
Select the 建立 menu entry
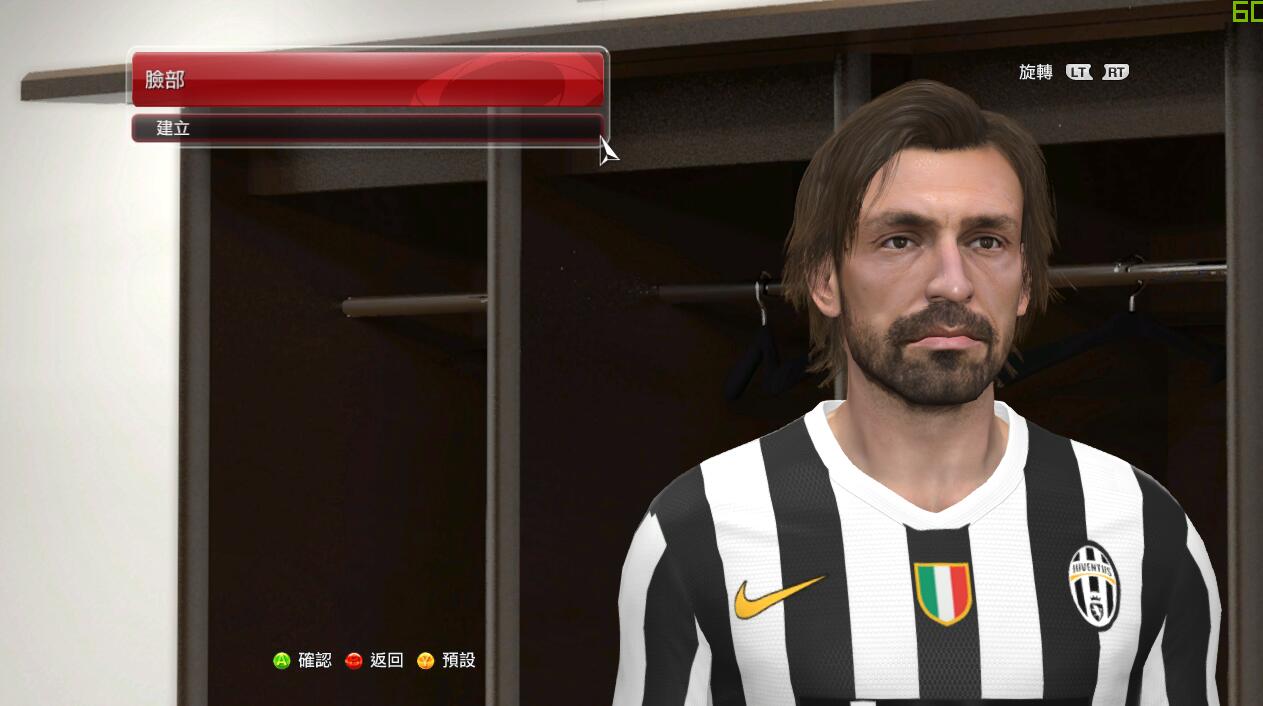click(x=367, y=128)
